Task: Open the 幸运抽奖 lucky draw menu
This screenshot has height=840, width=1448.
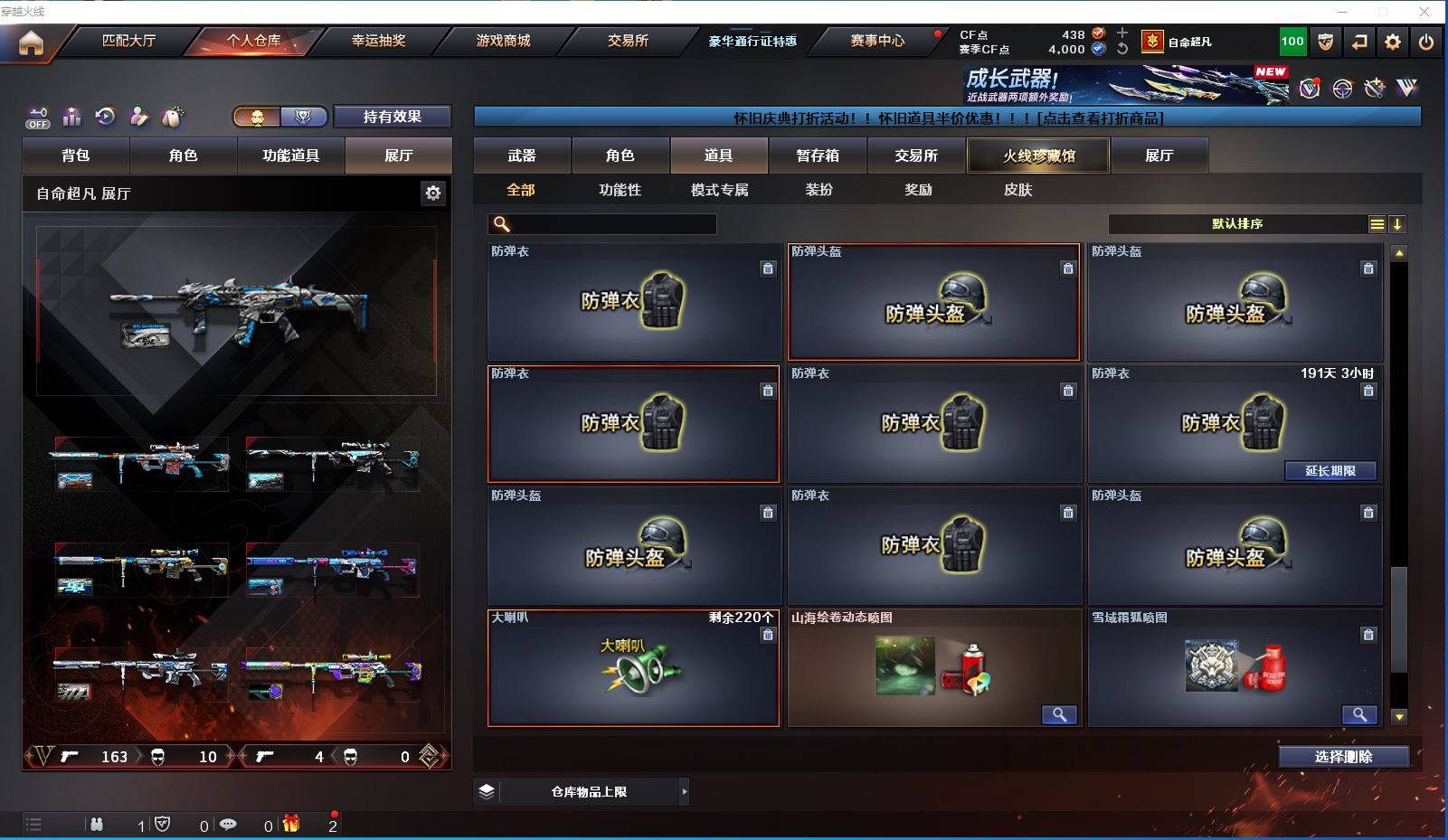Action: (x=378, y=41)
